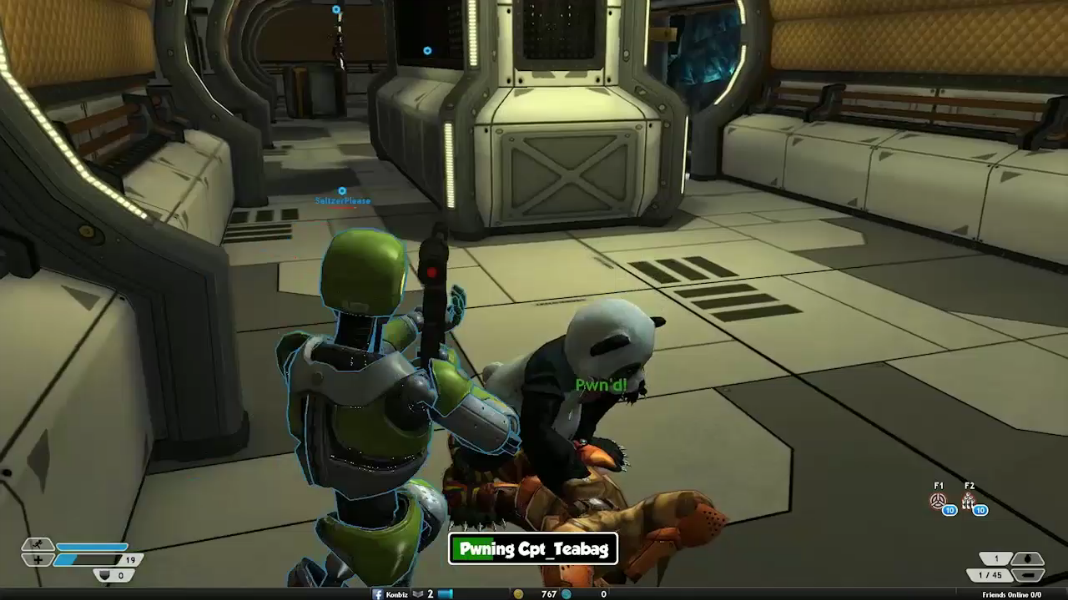Click the running man sprint icon
The width and height of the screenshot is (1068, 600).
(38, 545)
